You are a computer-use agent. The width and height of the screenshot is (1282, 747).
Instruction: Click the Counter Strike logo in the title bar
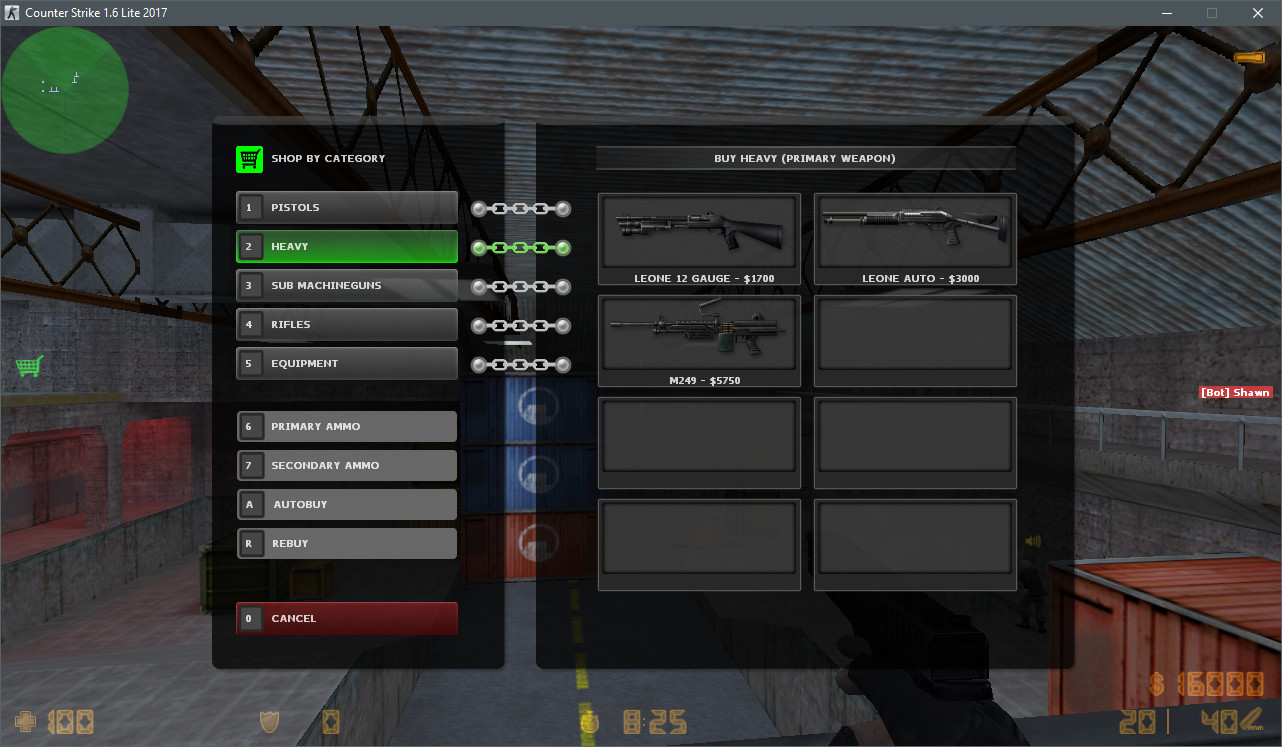point(12,12)
